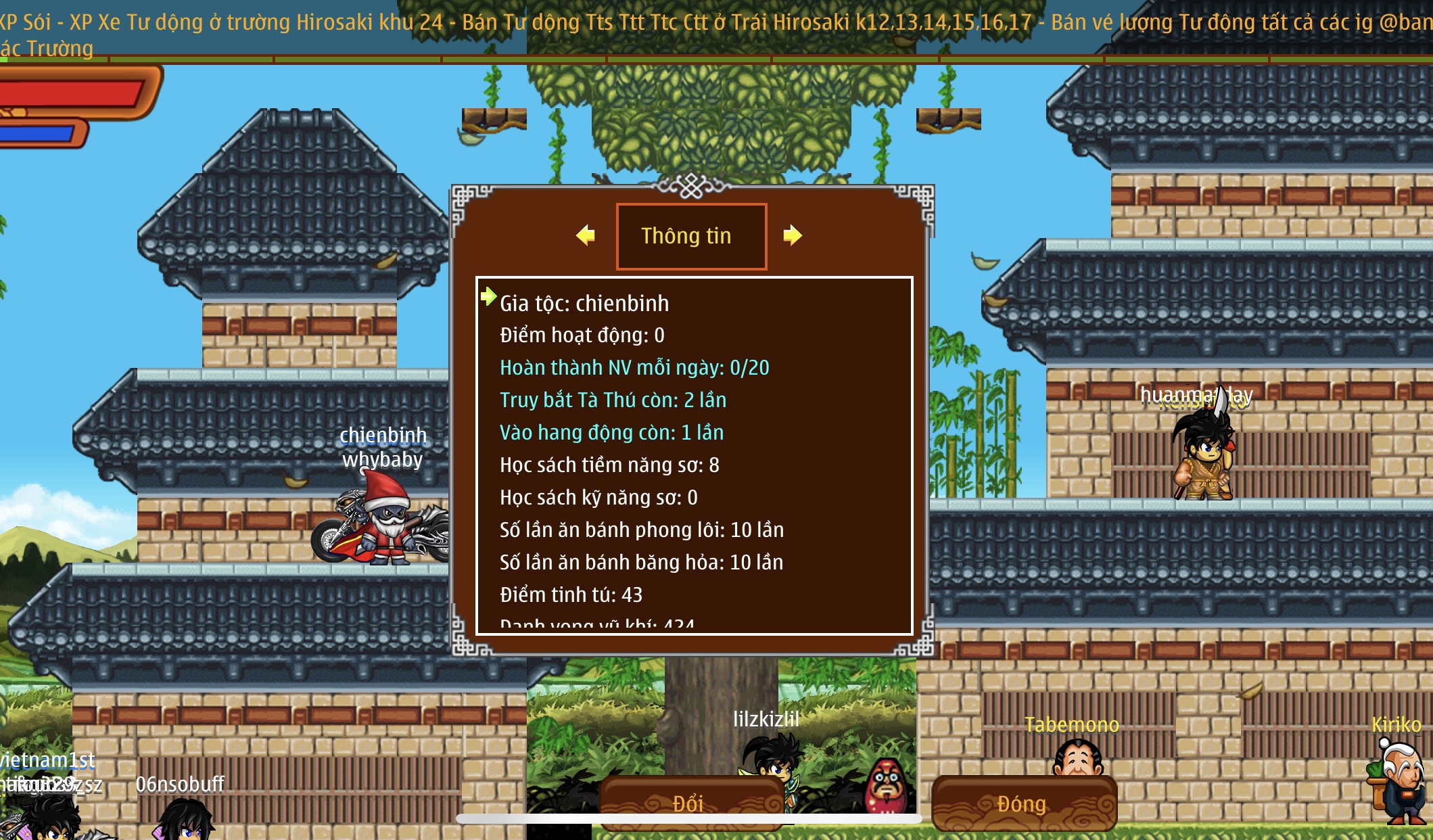Choose Học sách tiềm năng sơ row
This screenshot has width=1433, height=840.
point(609,465)
